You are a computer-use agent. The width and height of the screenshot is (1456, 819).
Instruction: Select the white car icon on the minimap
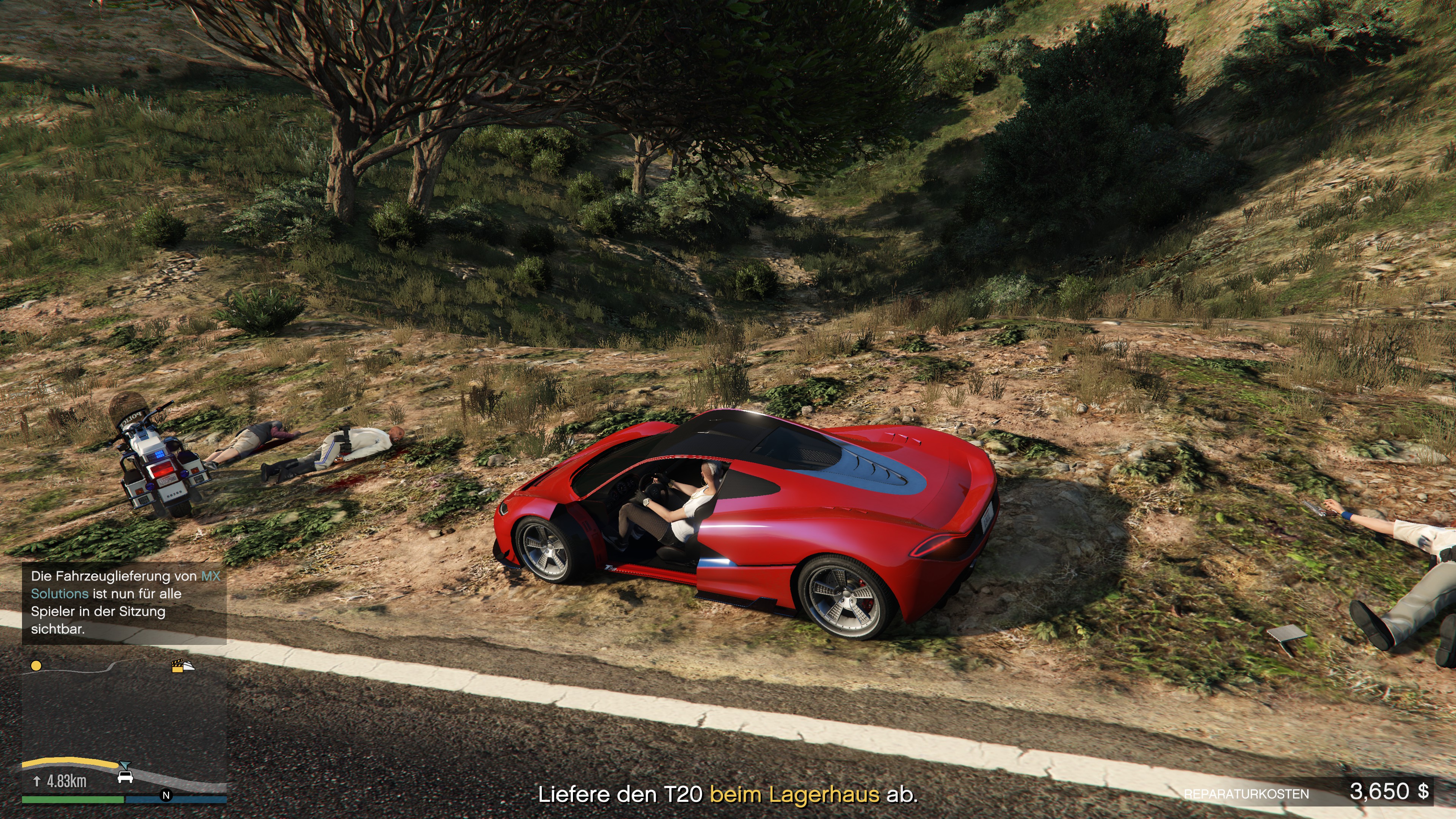(x=125, y=778)
